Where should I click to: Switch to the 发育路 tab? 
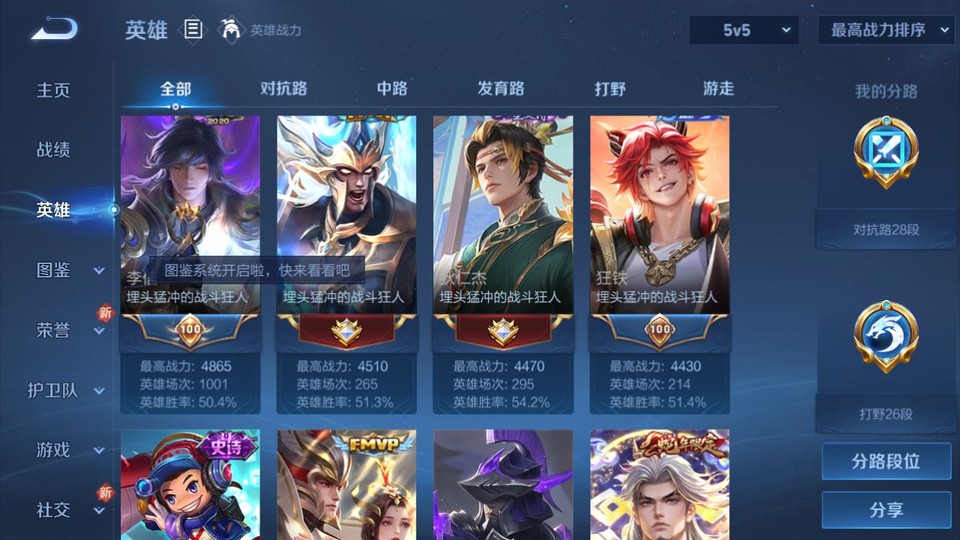tap(500, 88)
